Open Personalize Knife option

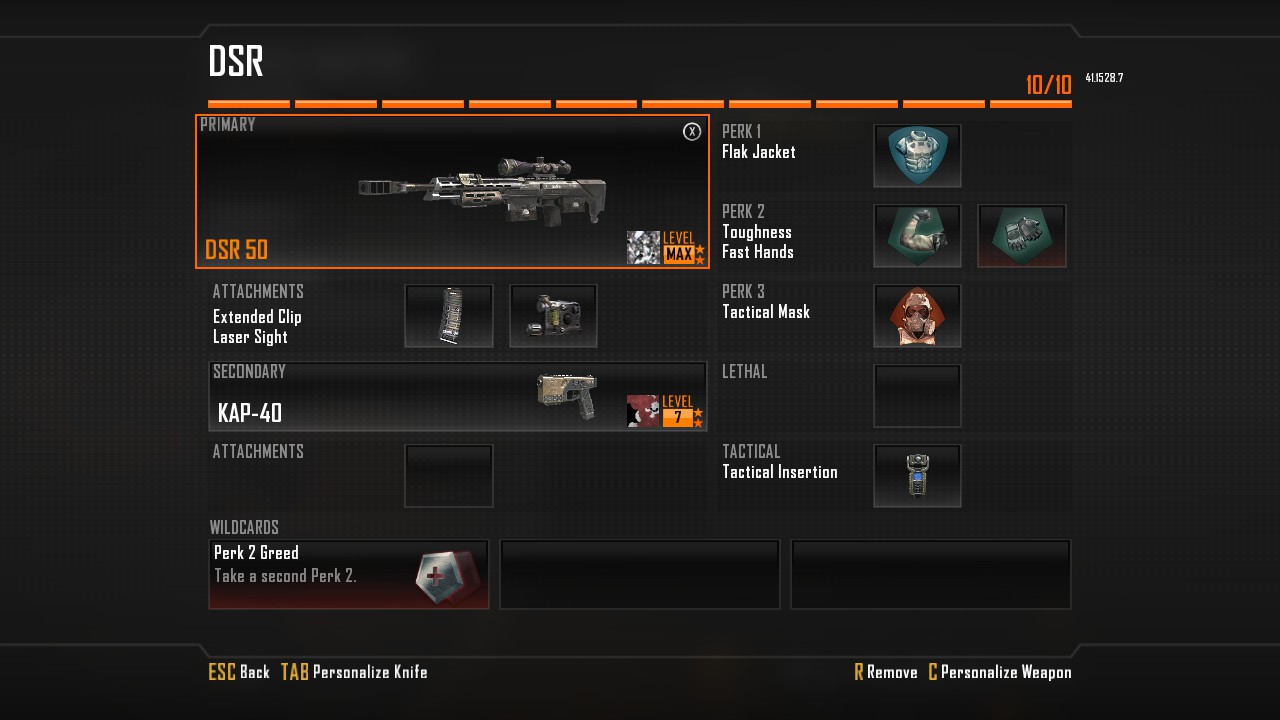coord(355,672)
